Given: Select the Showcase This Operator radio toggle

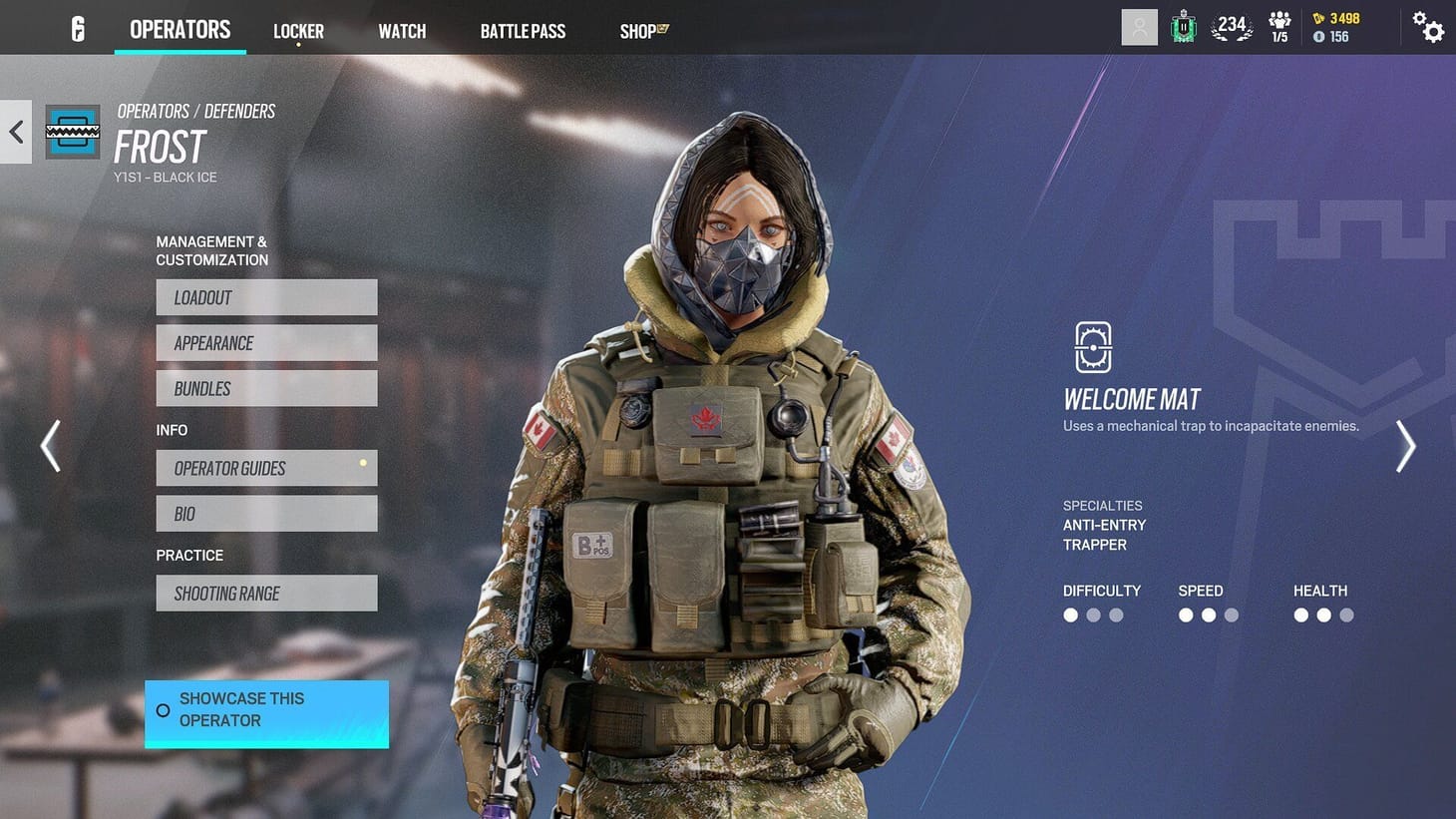Looking at the screenshot, I should click(163, 710).
